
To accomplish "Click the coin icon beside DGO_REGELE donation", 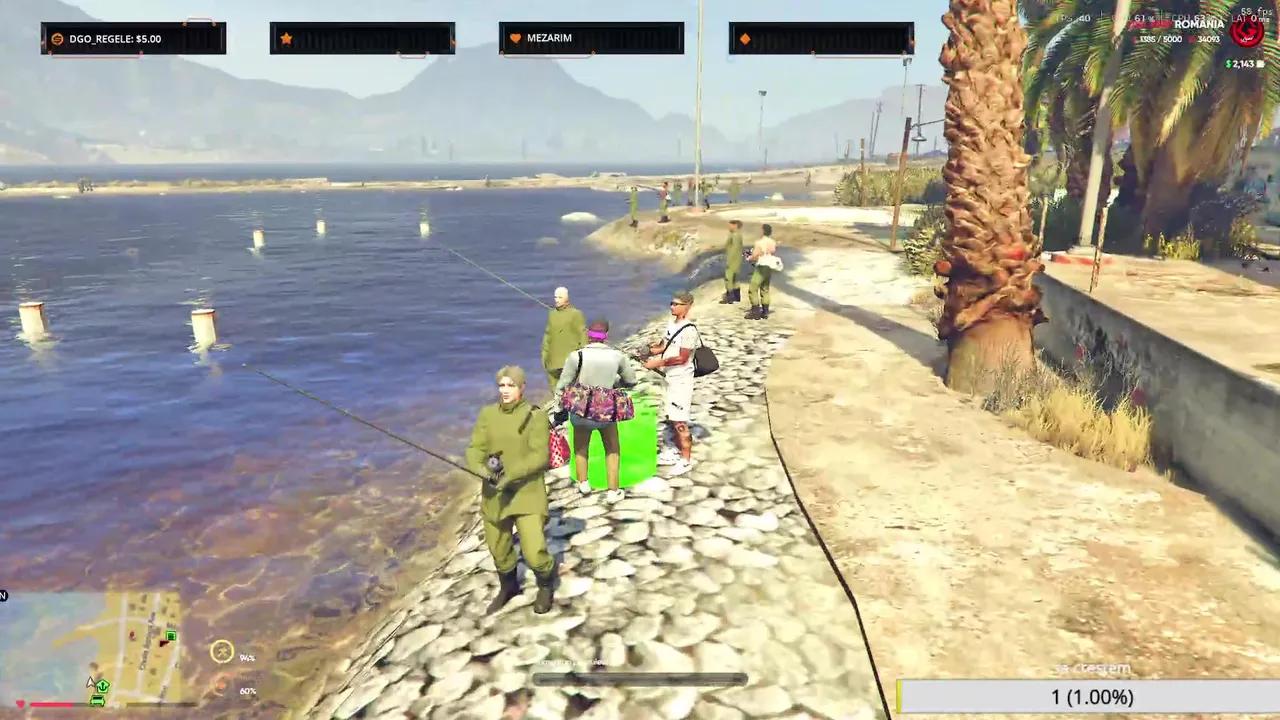I will point(56,38).
